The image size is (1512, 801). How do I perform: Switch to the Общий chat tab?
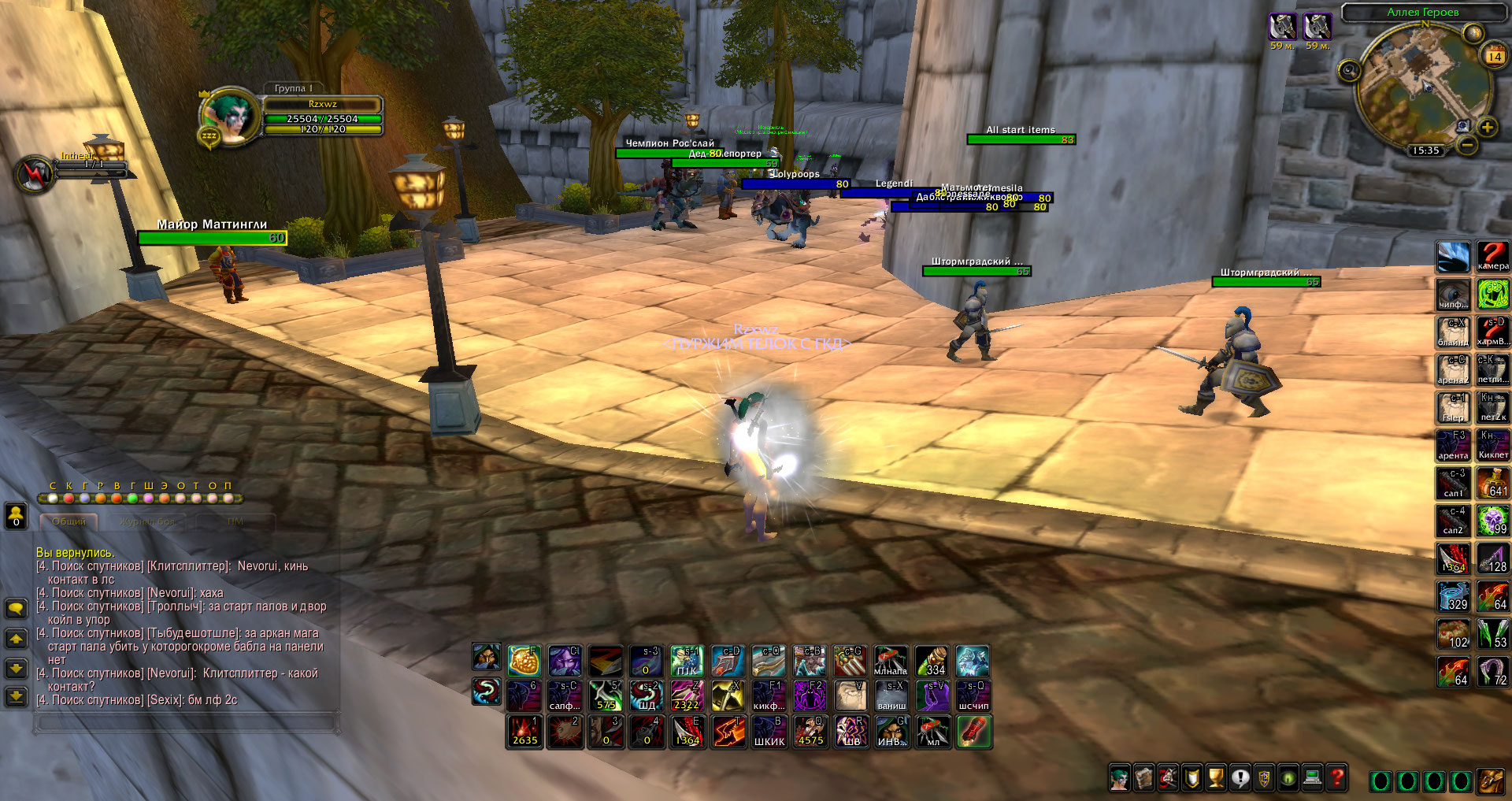point(69,521)
